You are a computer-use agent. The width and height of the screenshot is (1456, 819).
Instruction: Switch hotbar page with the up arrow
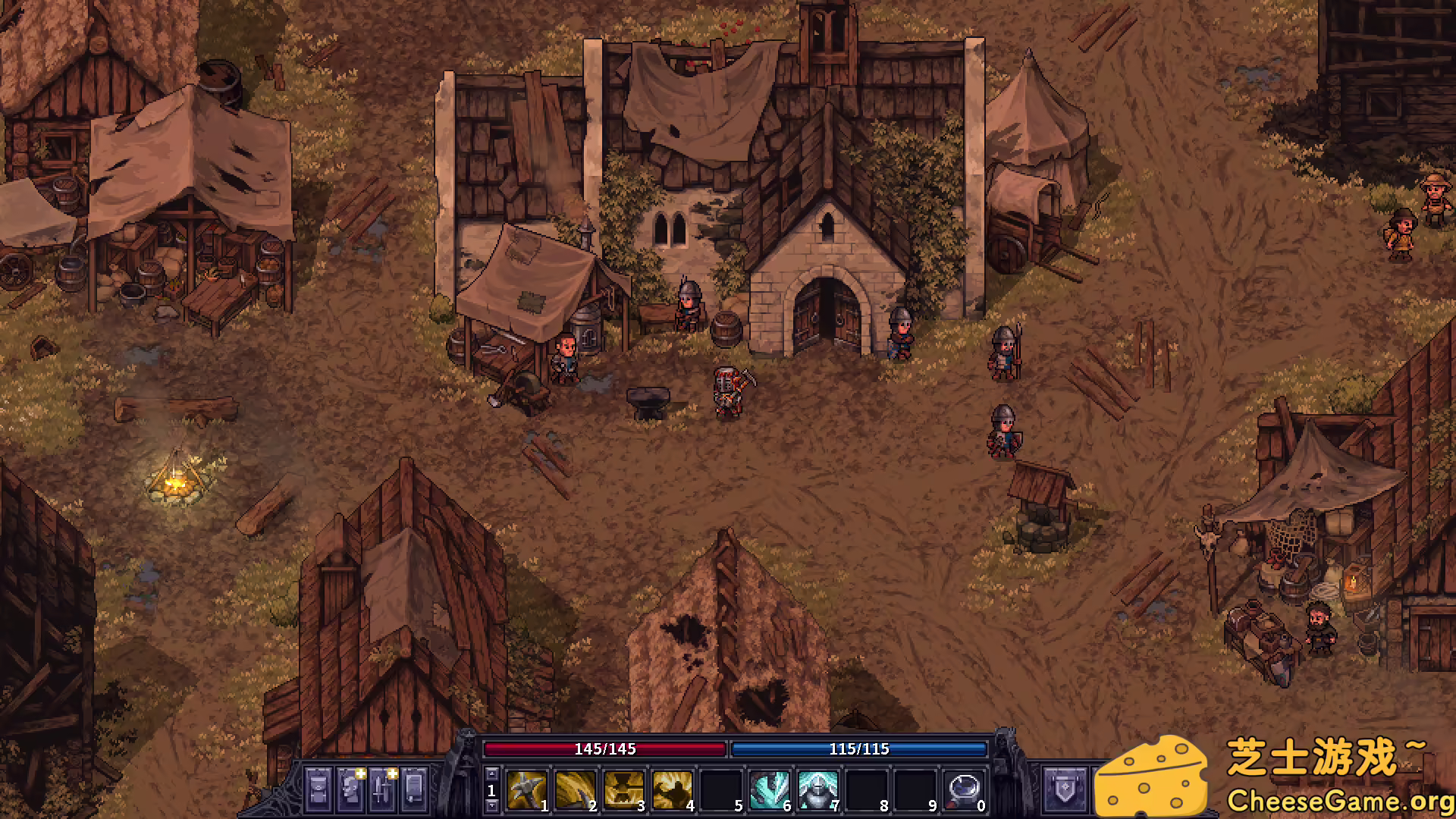491,774
